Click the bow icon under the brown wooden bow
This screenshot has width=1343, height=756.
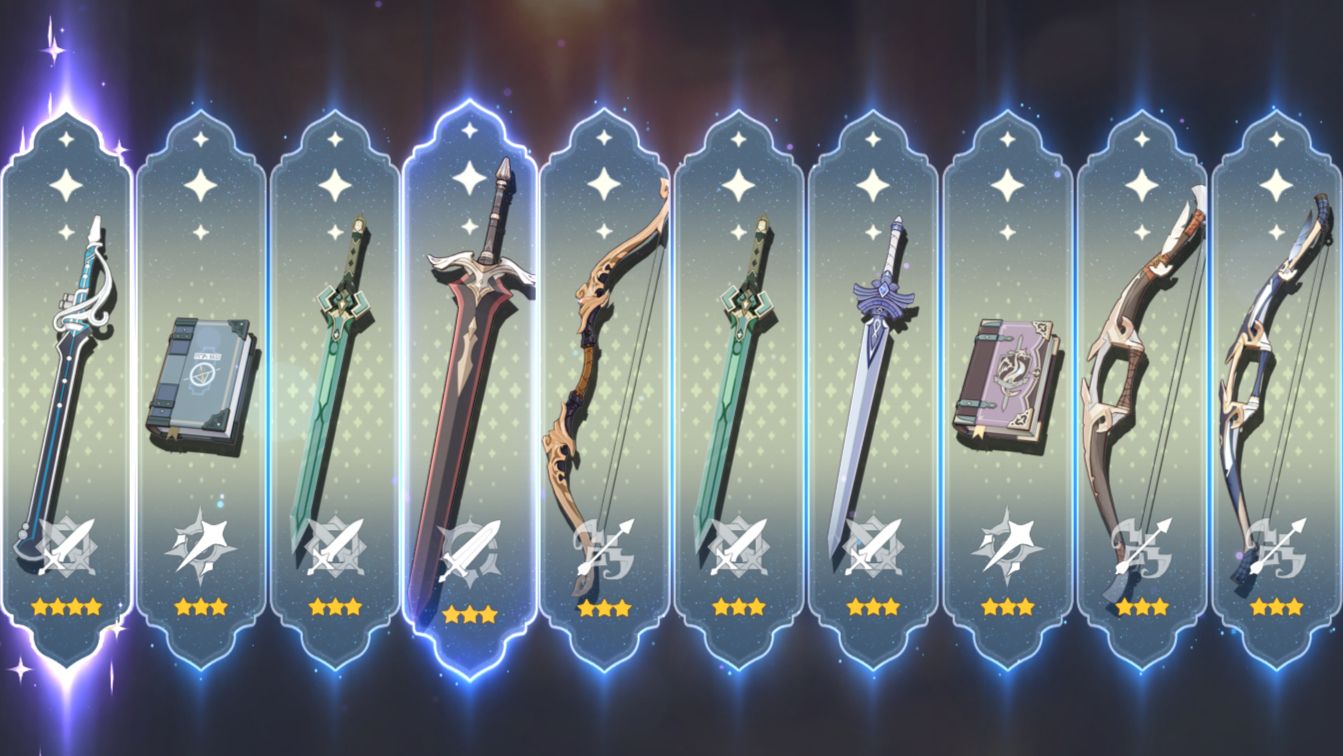tap(1140, 546)
